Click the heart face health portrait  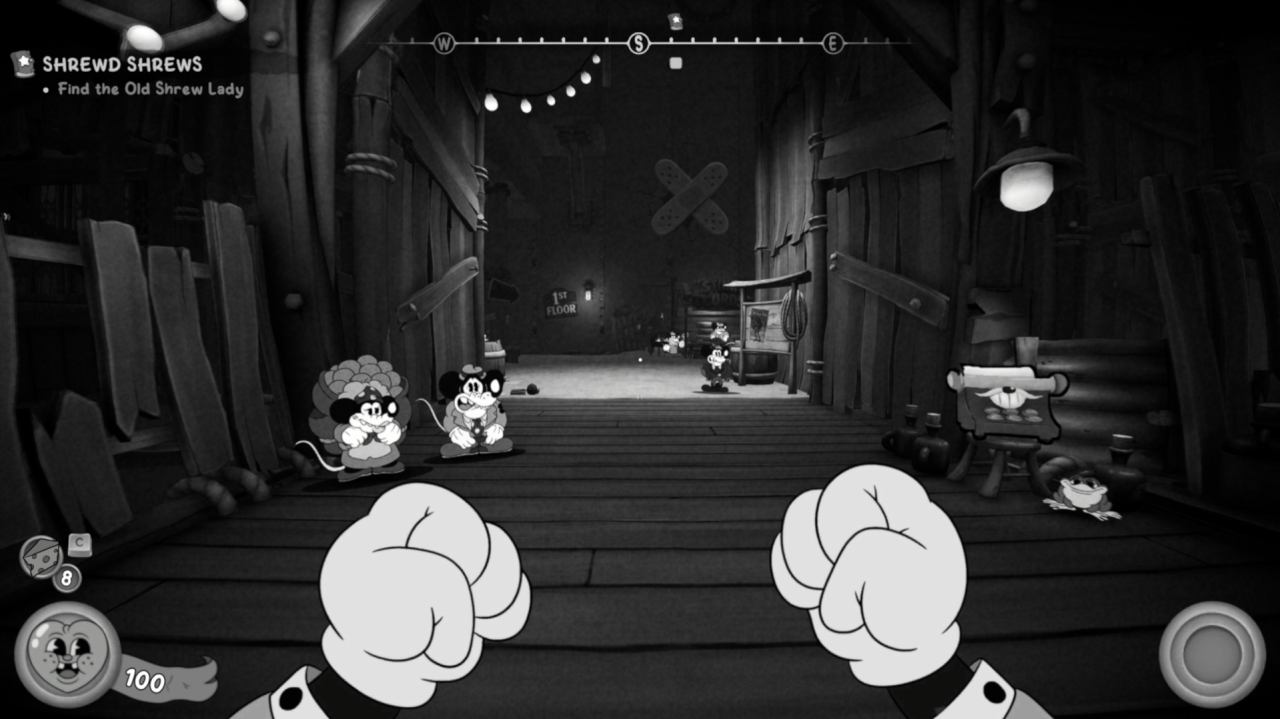[66, 654]
